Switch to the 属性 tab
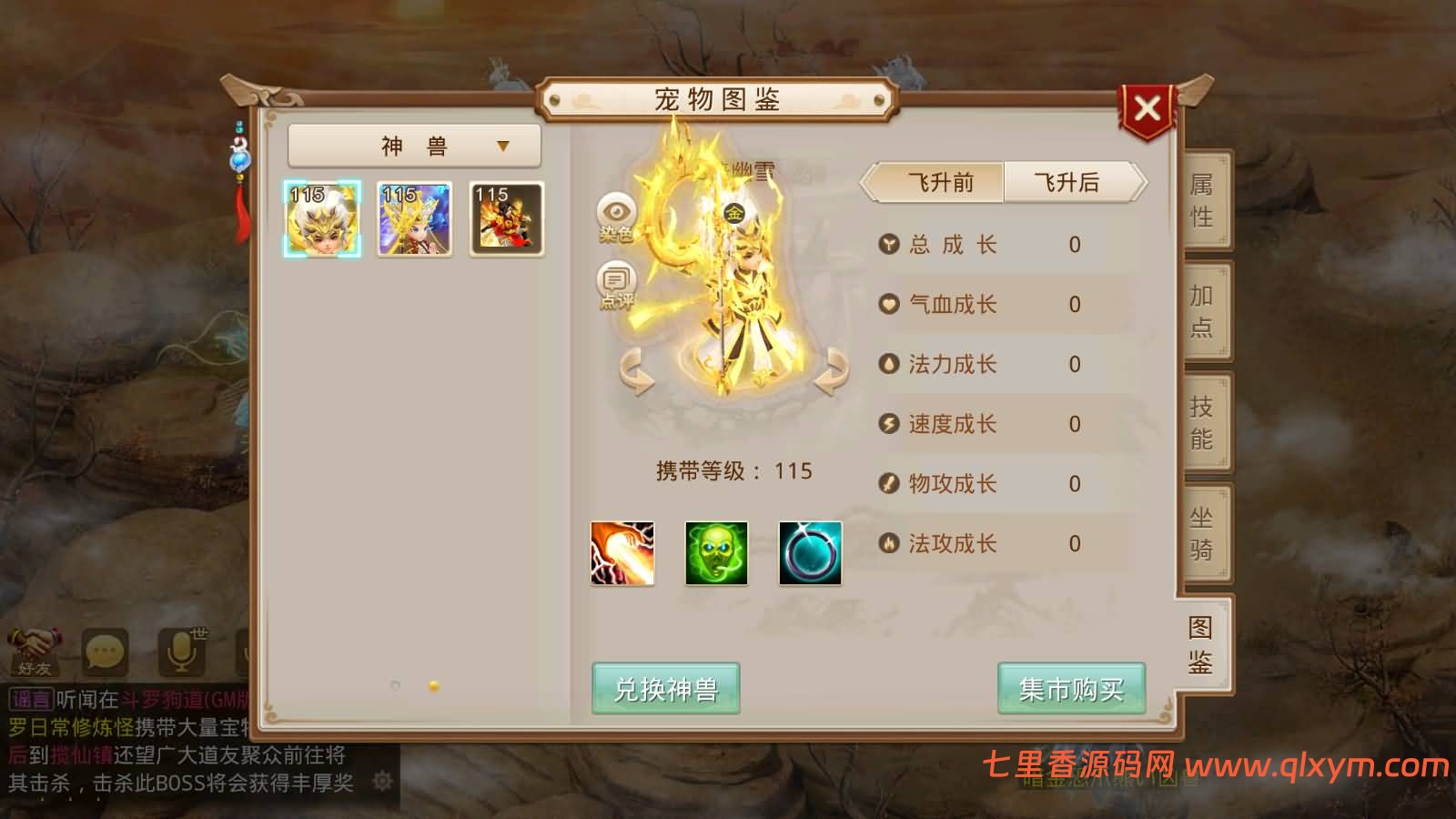The width and height of the screenshot is (1456, 819). (1203, 202)
